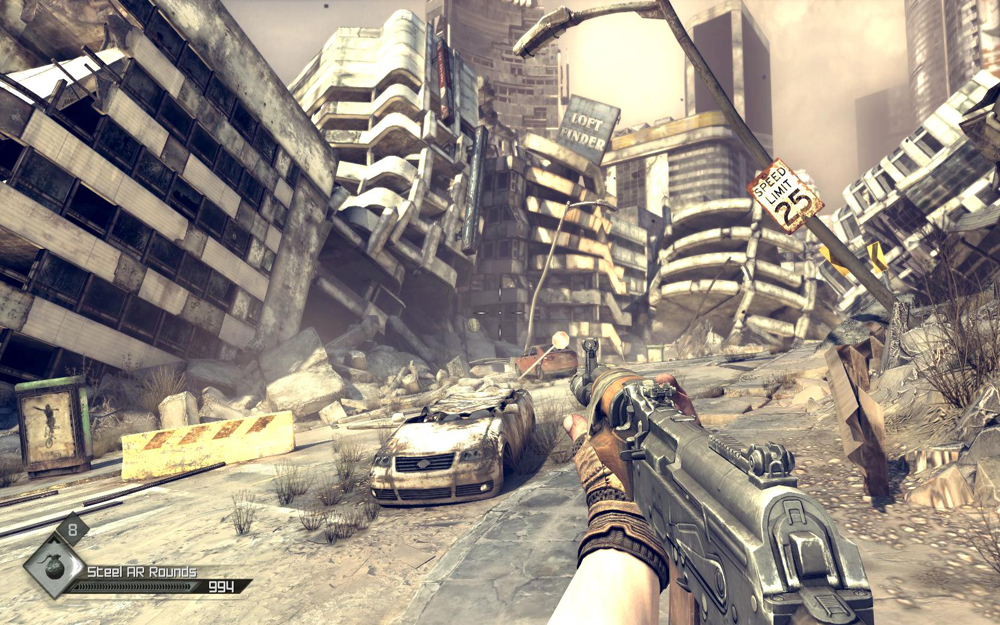The height and width of the screenshot is (625, 1000).
Task: Select the grenade icon in the HUD
Action: click(x=53, y=564)
